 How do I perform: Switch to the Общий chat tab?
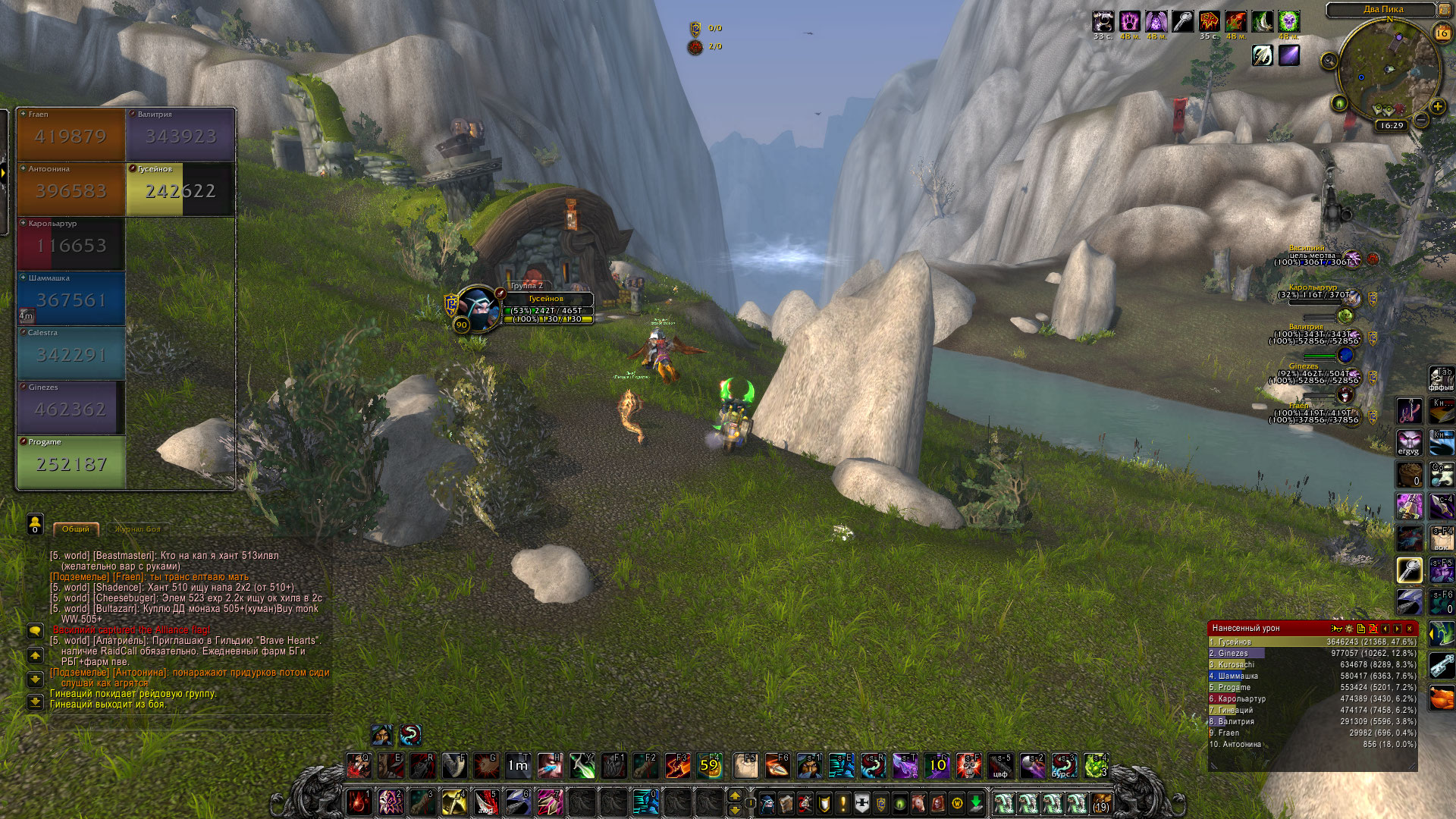76,529
